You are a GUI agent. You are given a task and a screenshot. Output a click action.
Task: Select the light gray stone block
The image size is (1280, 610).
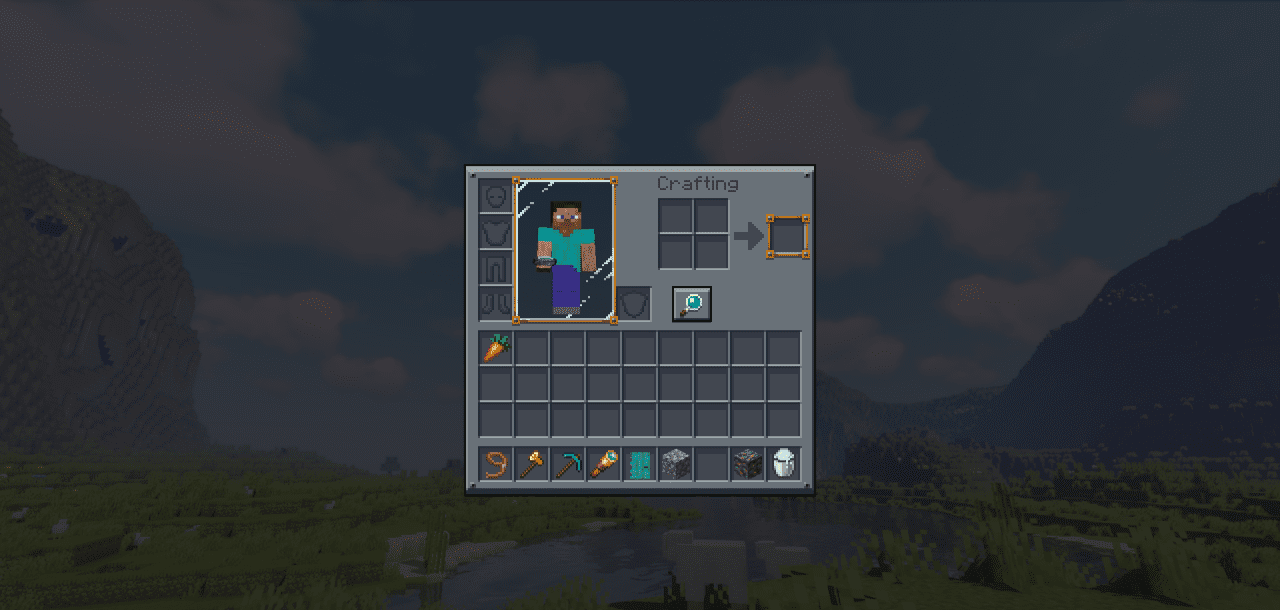(x=676, y=464)
